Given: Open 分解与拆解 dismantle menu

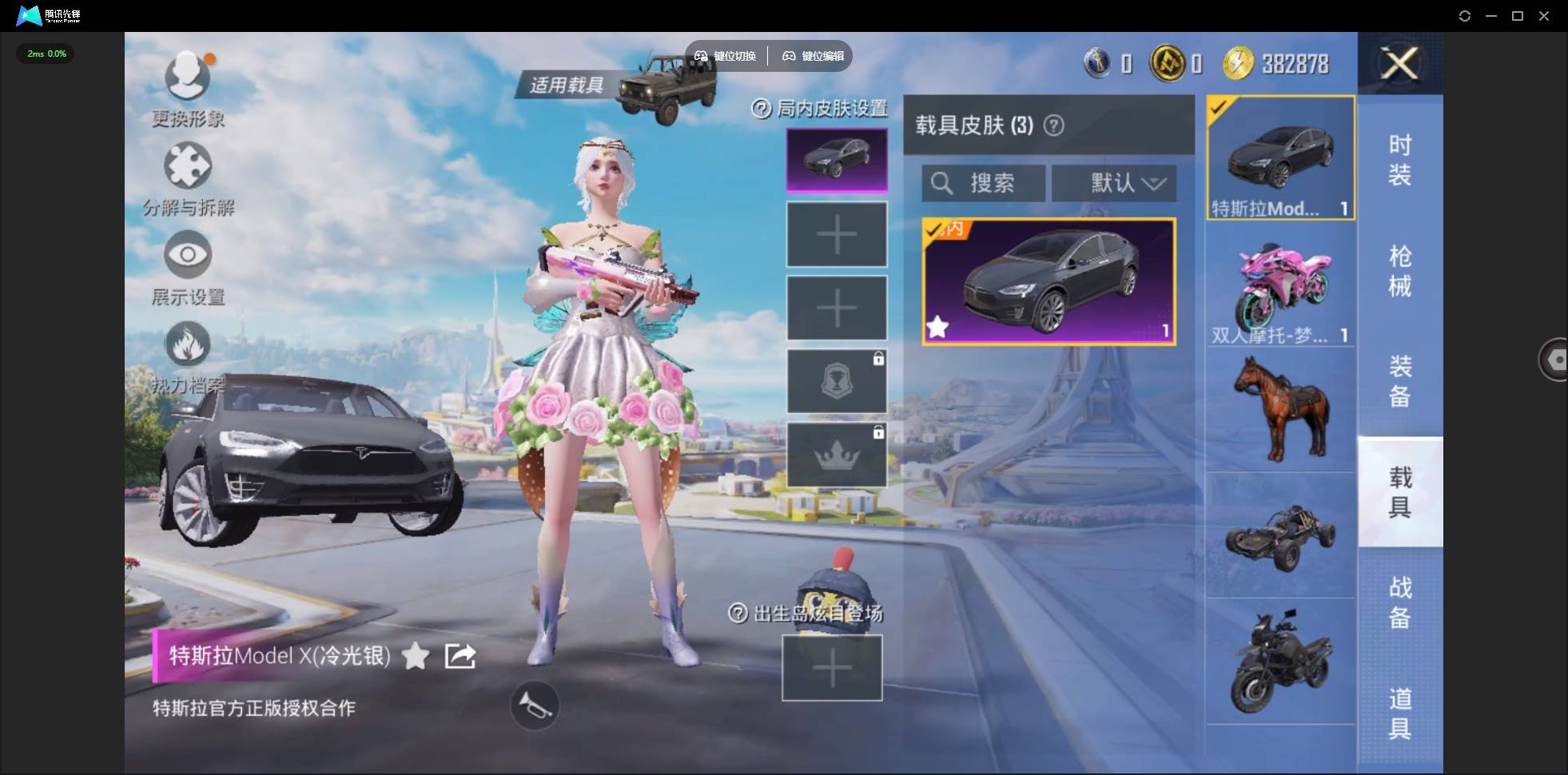Looking at the screenshot, I should pos(188,166).
